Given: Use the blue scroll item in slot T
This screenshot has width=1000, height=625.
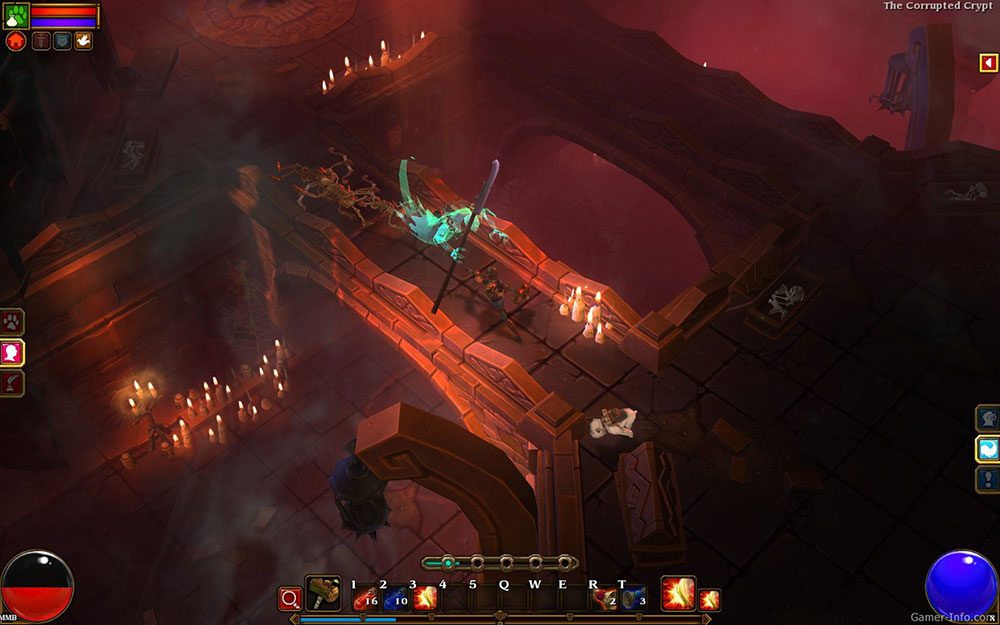Looking at the screenshot, I should [x=632, y=597].
